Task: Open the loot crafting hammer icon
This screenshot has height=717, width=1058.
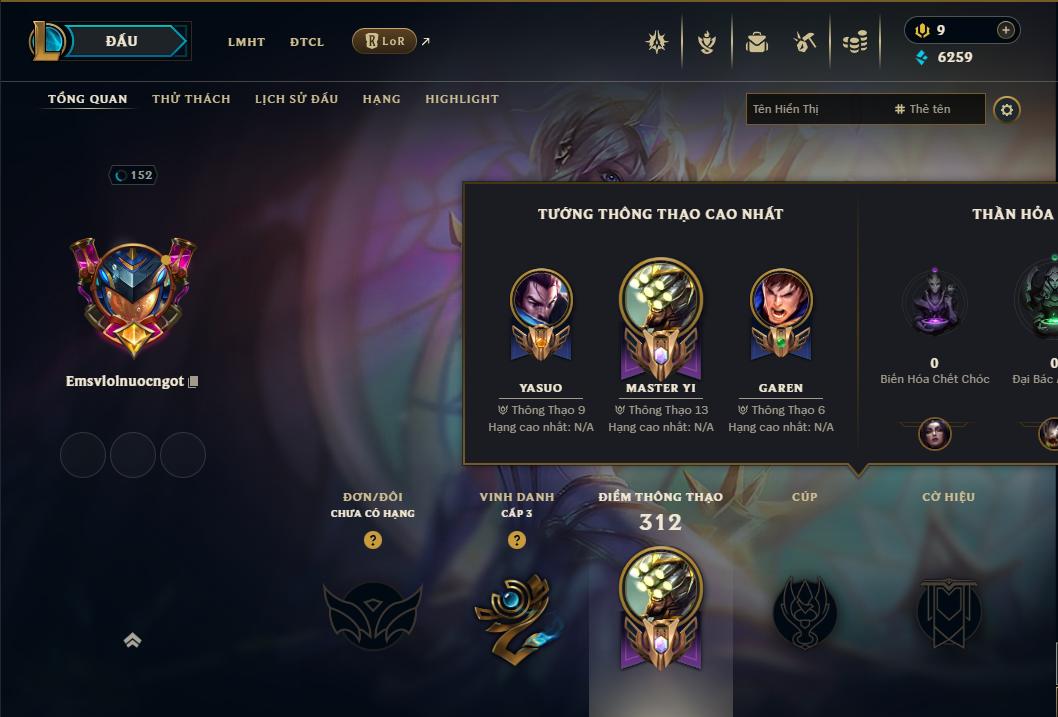Action: point(805,42)
